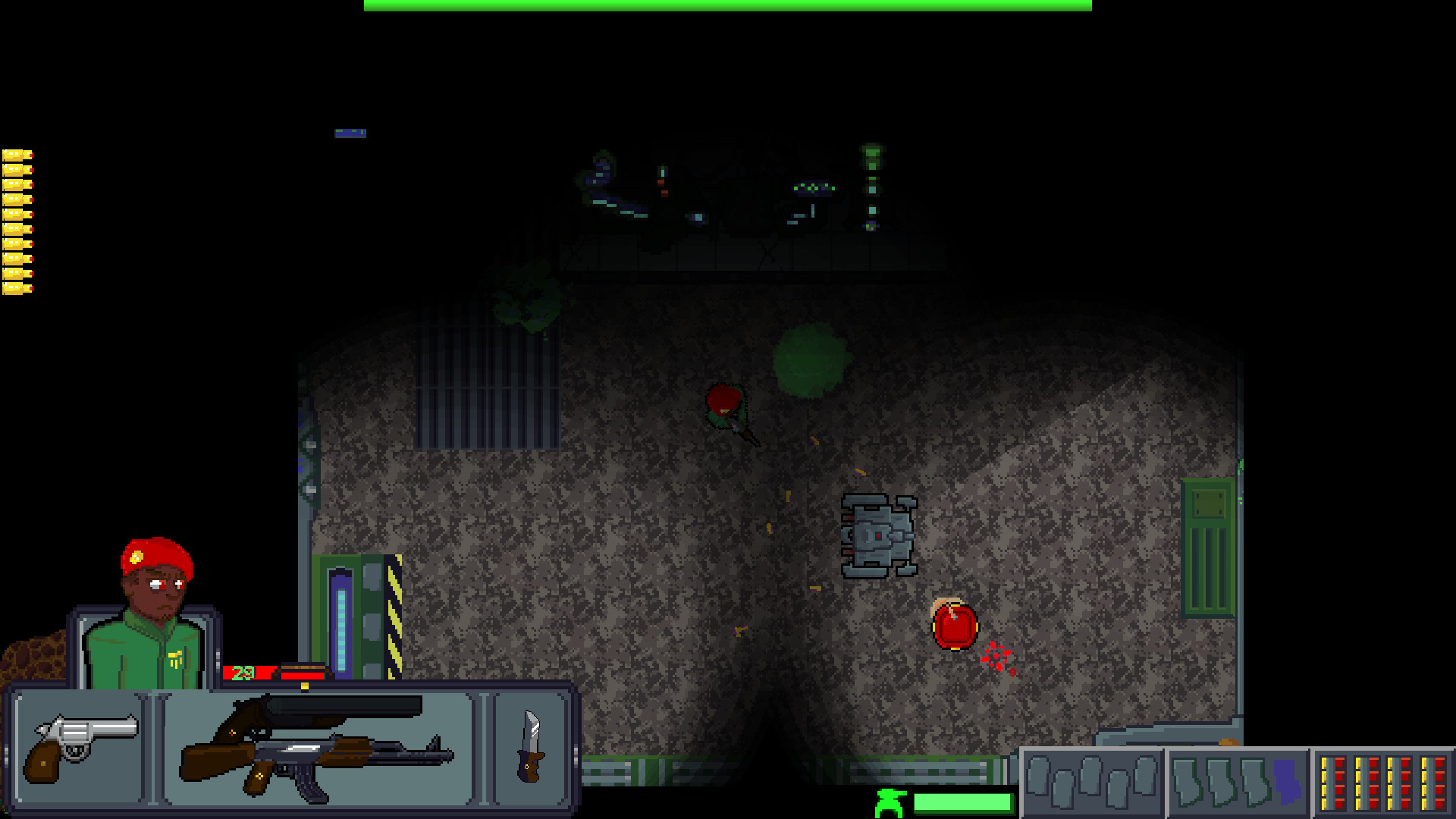Select the AK-47 rifle weapon slot
The image size is (1456, 819).
[318, 758]
